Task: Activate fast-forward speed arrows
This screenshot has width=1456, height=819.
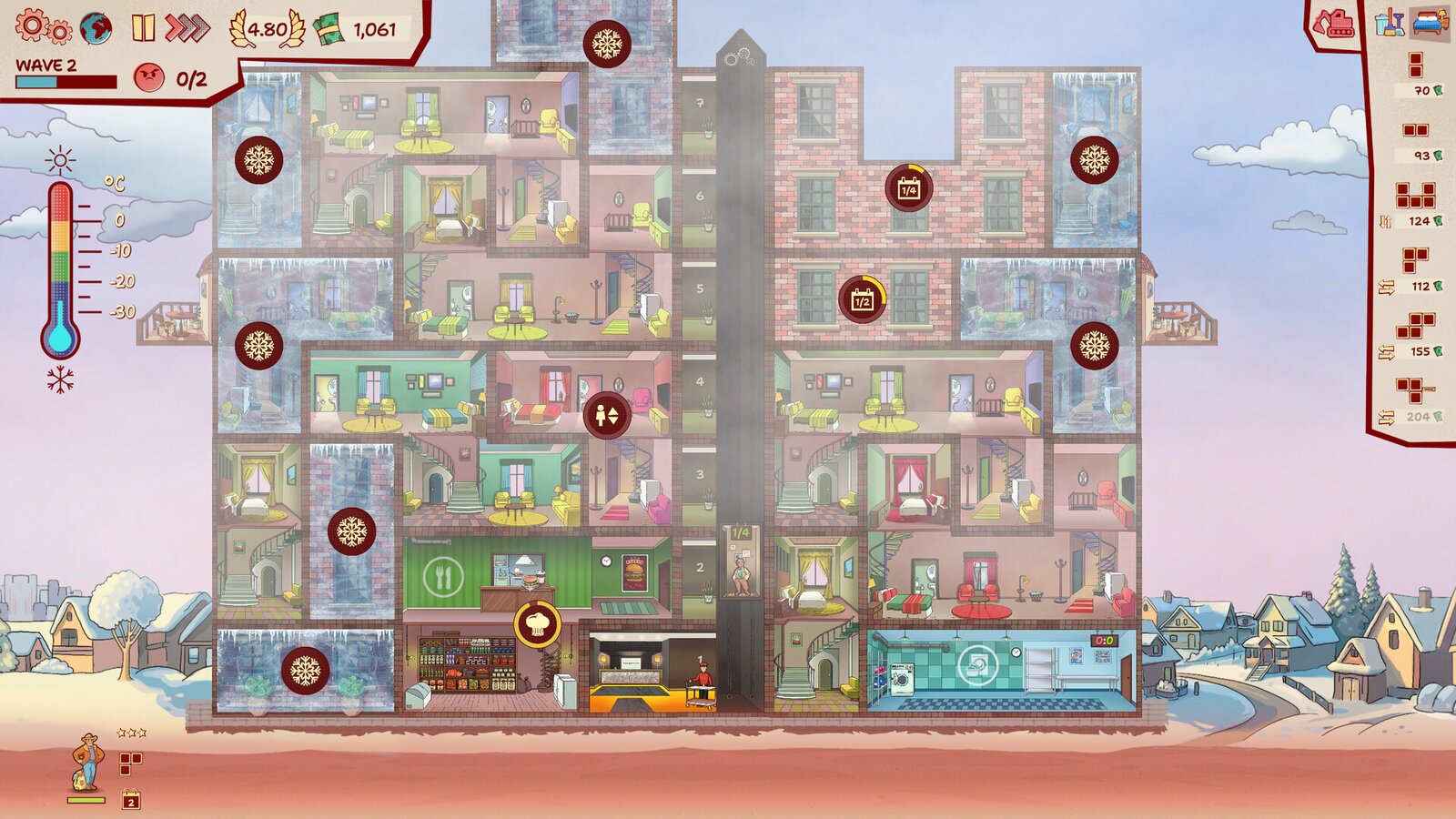Action: (187, 28)
